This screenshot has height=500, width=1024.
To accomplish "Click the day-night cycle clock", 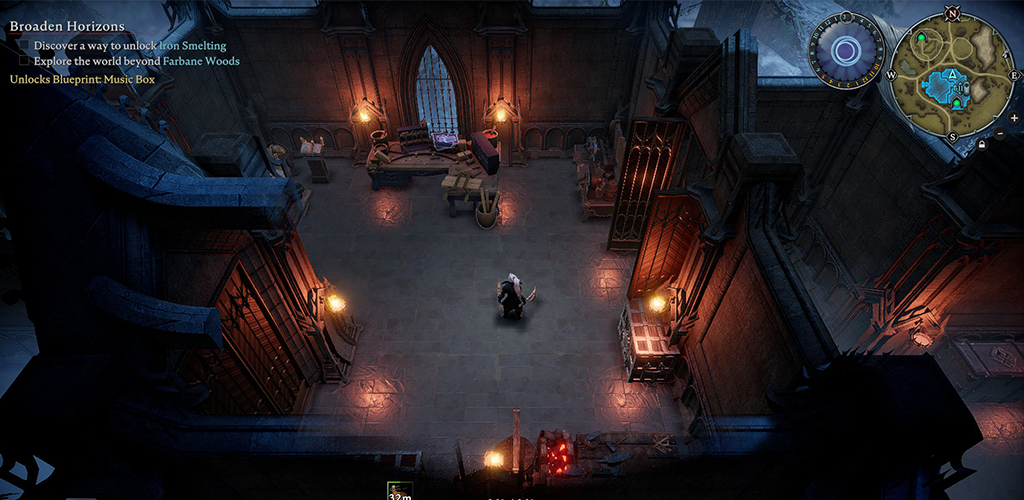I will [x=846, y=50].
